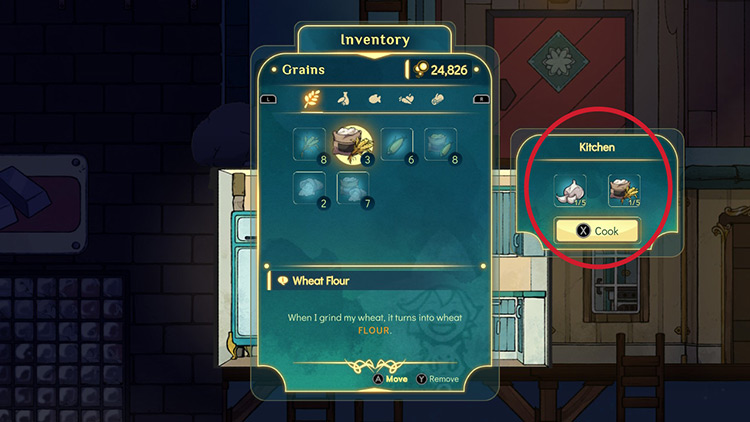Viewport: 750px width, 422px height.
Task: Select the corn sack slot with 8
Action: coord(439,145)
